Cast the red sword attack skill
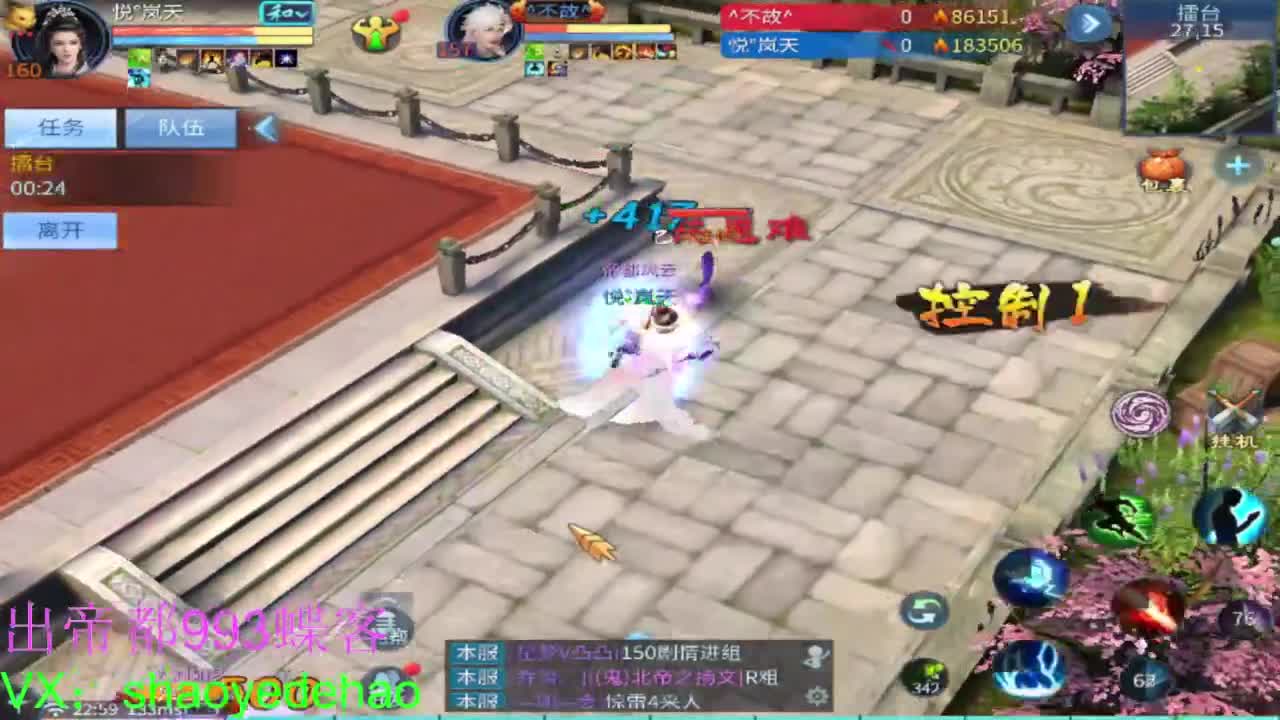 click(1150, 608)
